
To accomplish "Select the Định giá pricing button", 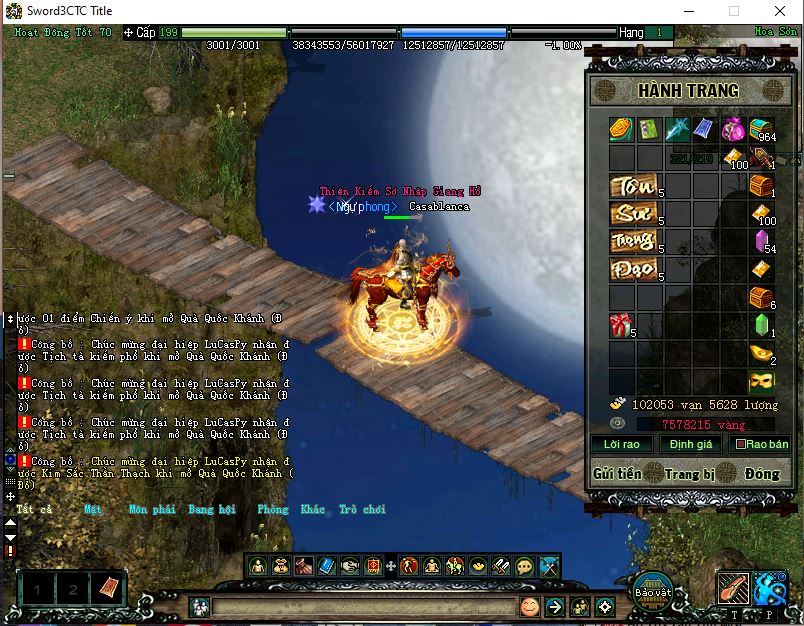I will pos(691,444).
